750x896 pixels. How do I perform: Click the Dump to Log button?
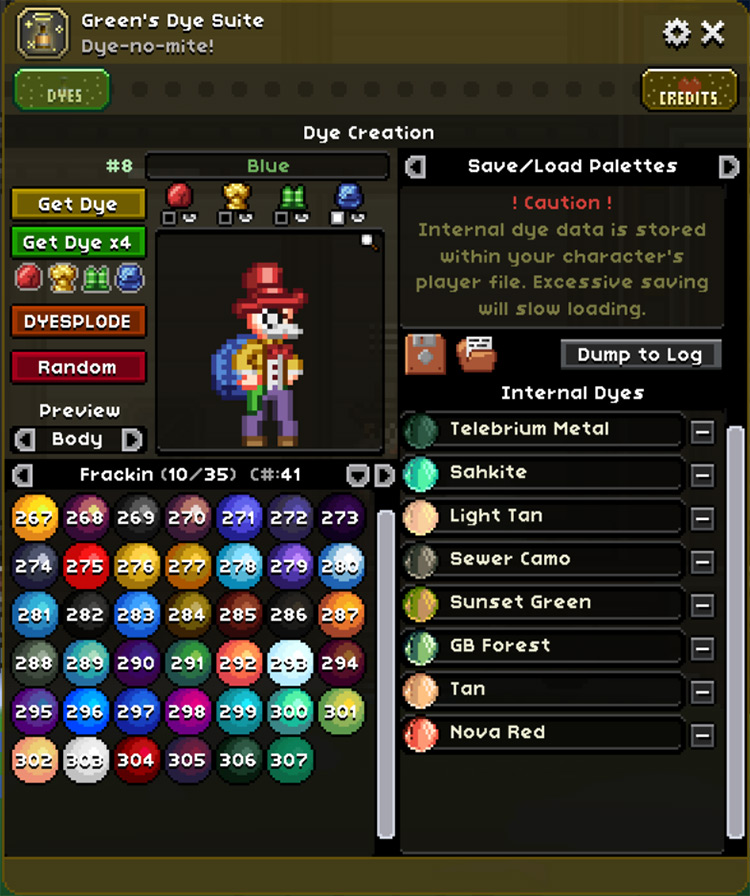pos(640,354)
